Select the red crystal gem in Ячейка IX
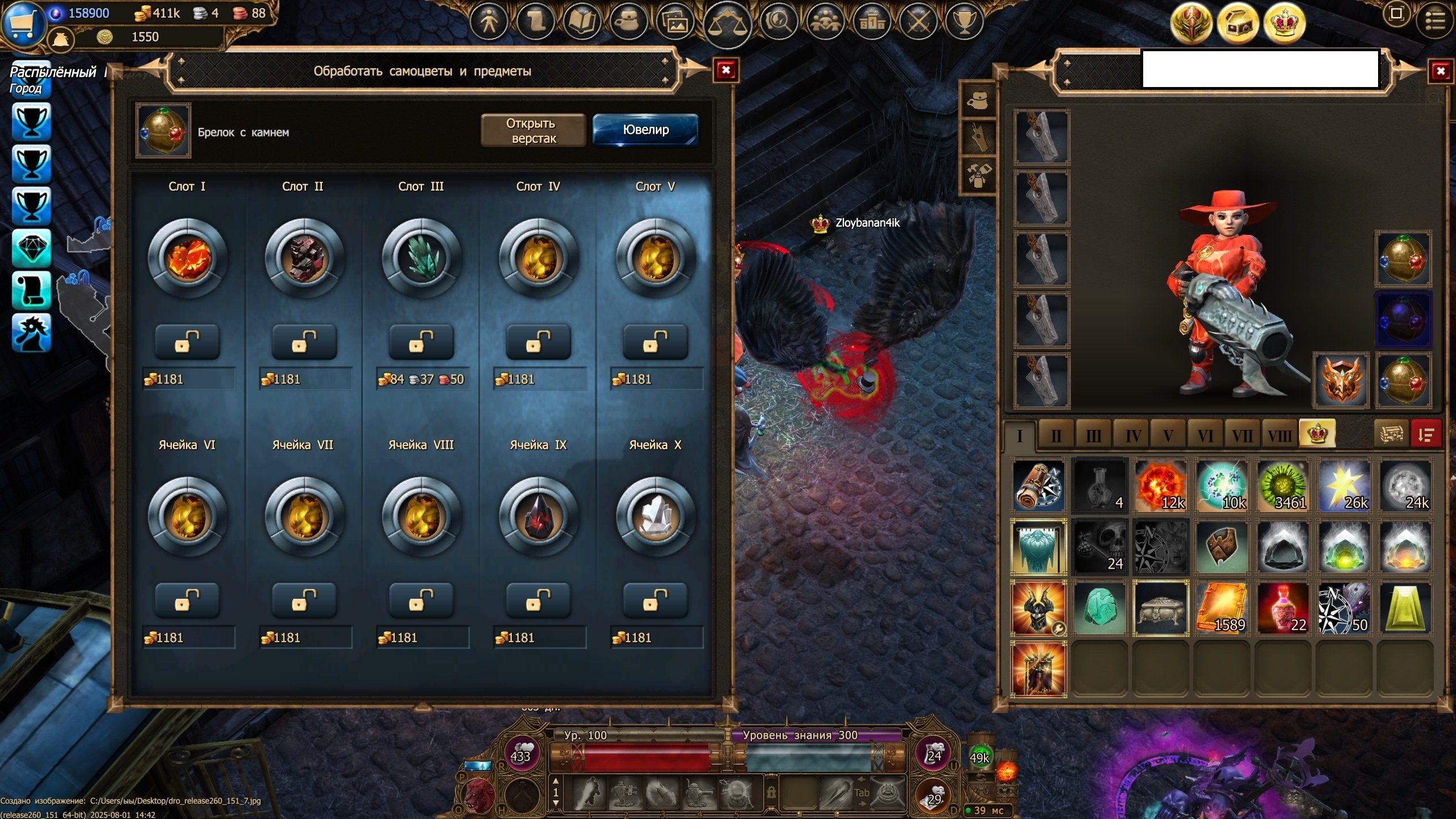This screenshot has height=819, width=1456. (538, 516)
